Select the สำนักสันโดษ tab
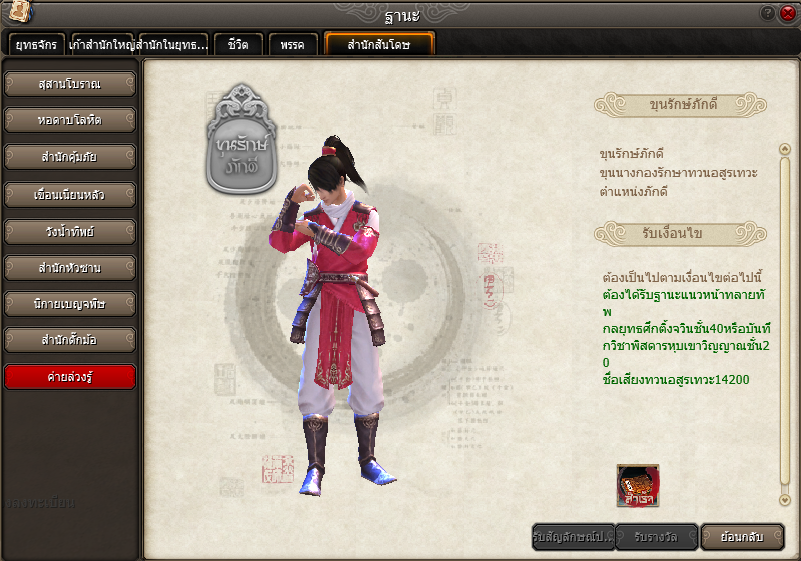The width and height of the screenshot is (801, 561). point(379,45)
